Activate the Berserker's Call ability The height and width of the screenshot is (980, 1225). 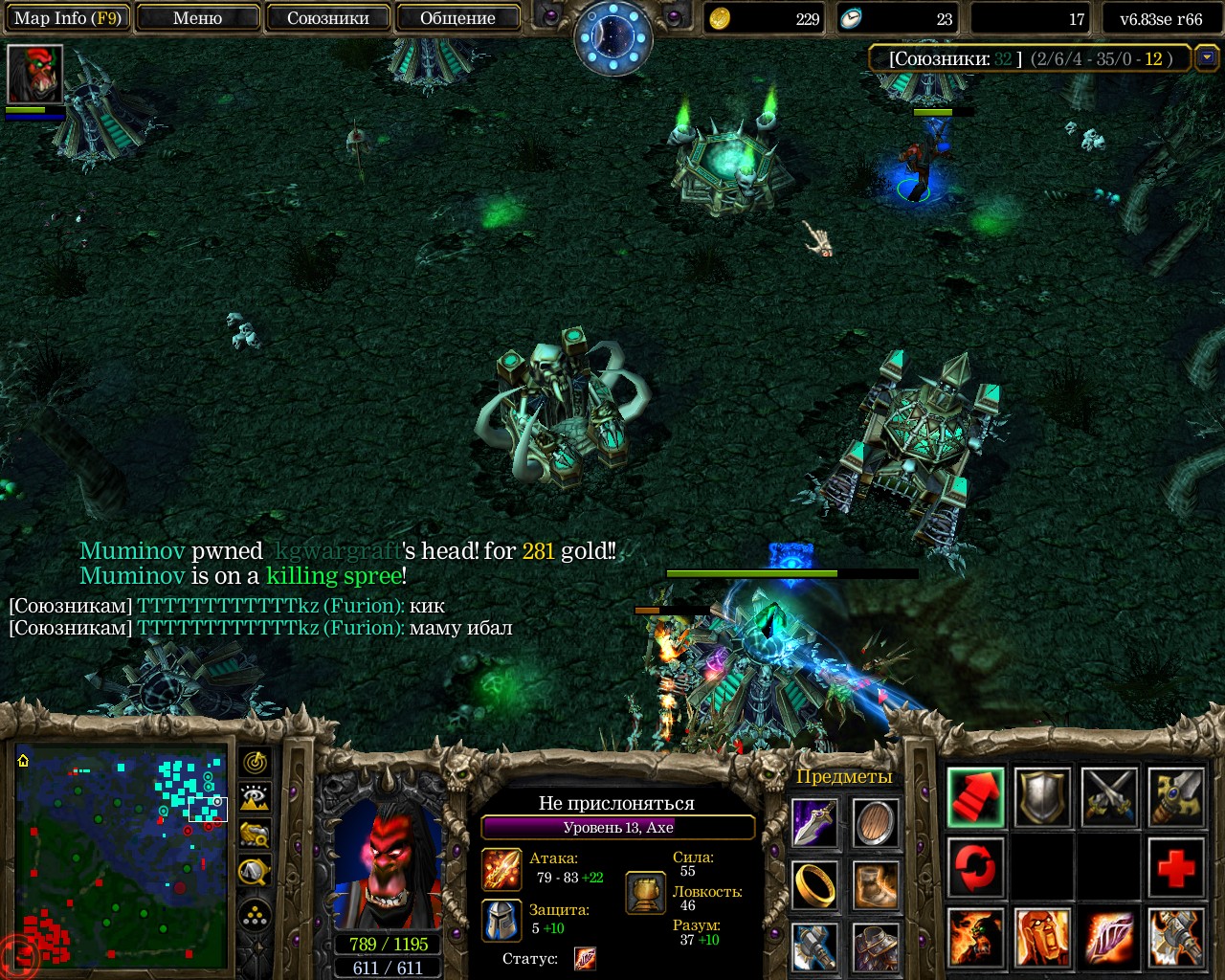[x=975, y=937]
